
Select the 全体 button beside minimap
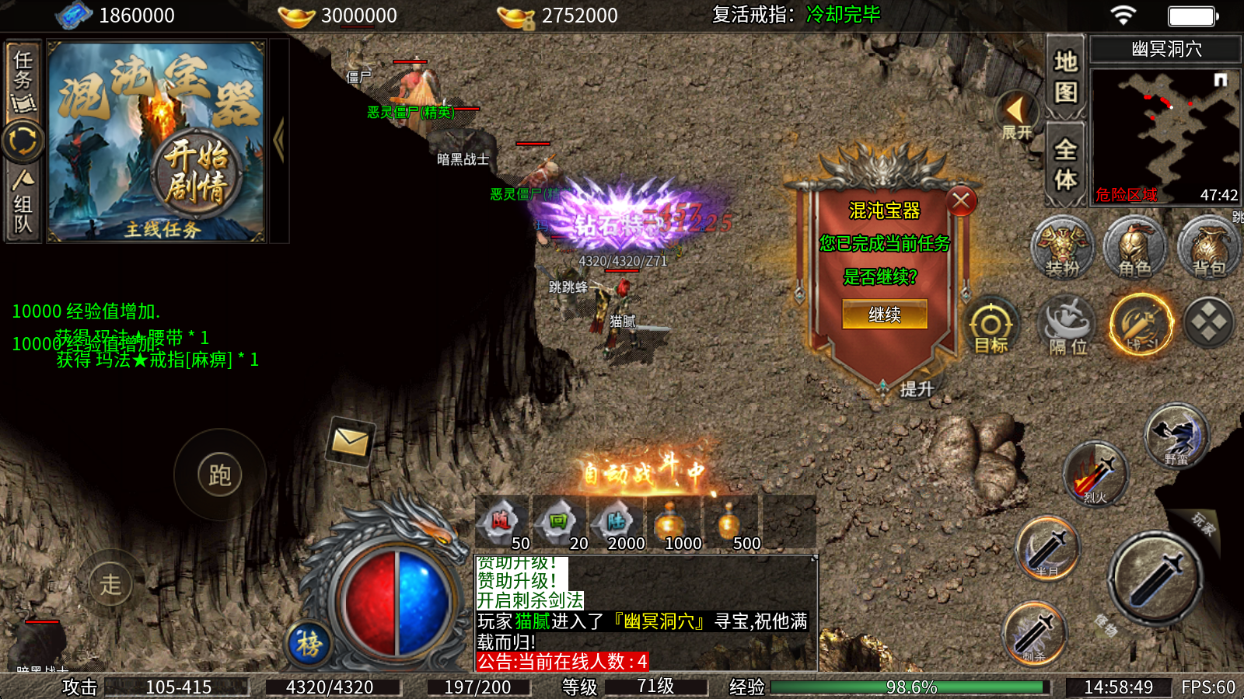point(1065,165)
